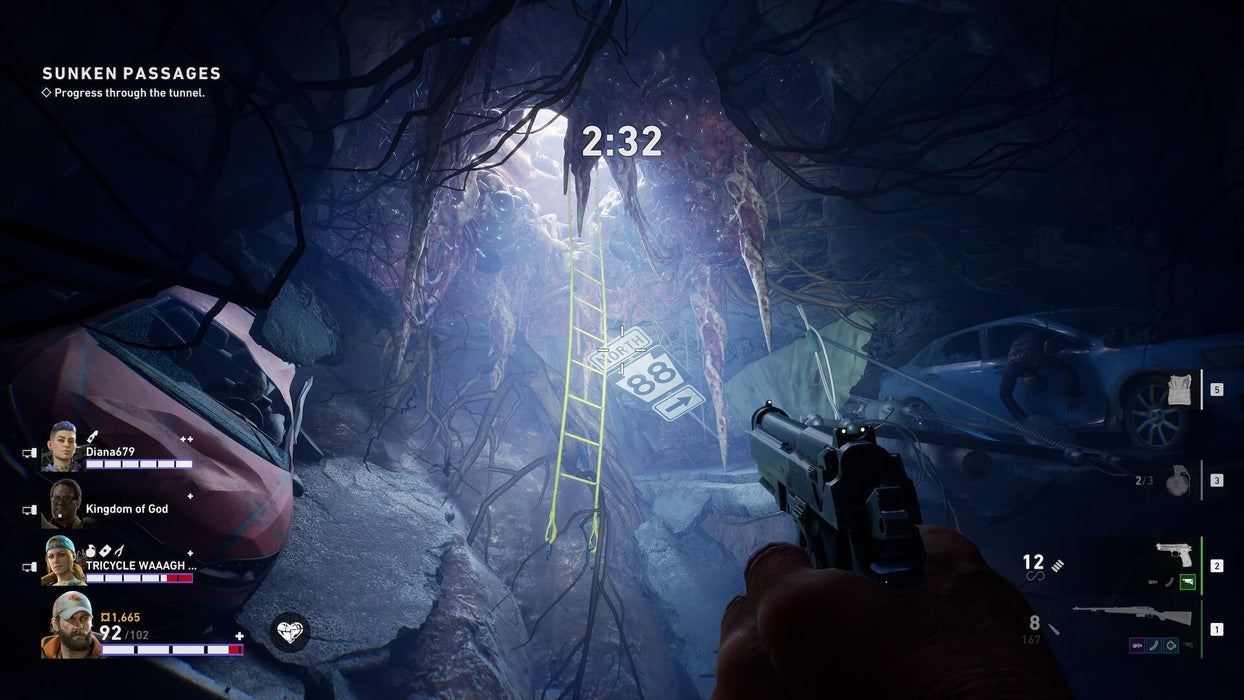This screenshot has width=1244, height=700.
Task: Click Kingdom of God's teammate portrait
Action: click(x=62, y=504)
